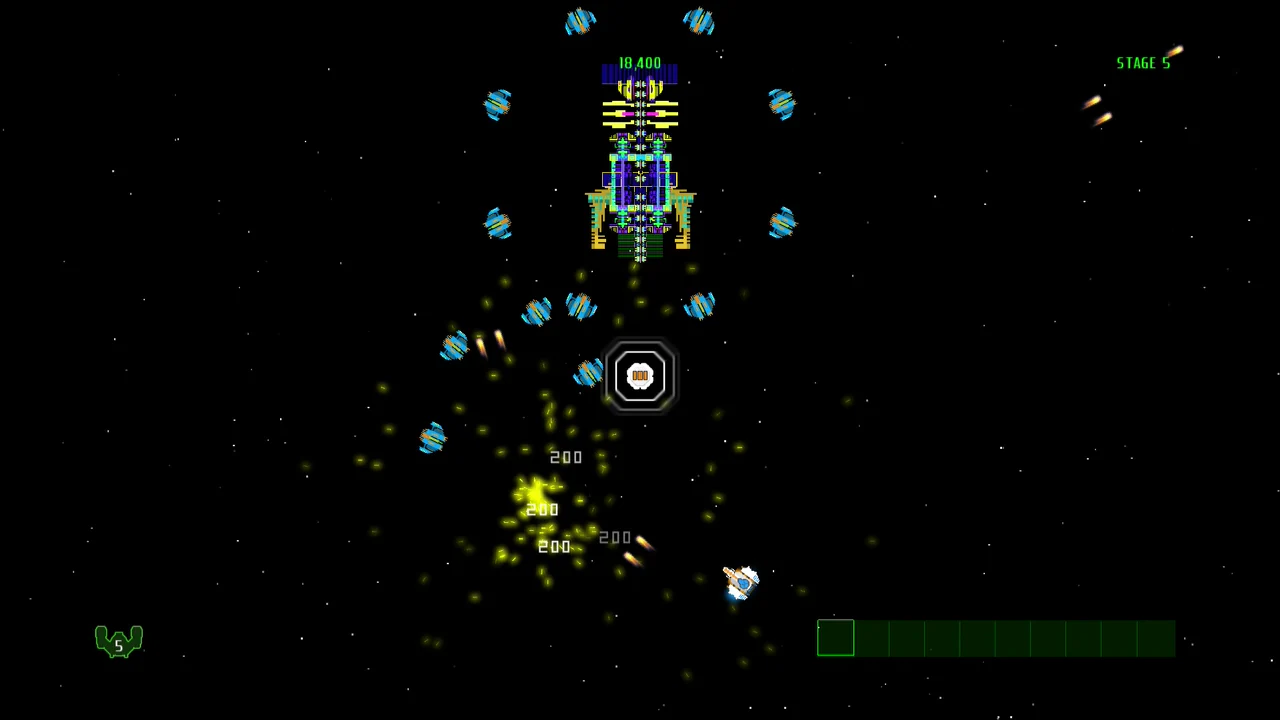Screen dimensions: 1280x720
Task: Click the score reading 18,400
Action: coord(639,62)
